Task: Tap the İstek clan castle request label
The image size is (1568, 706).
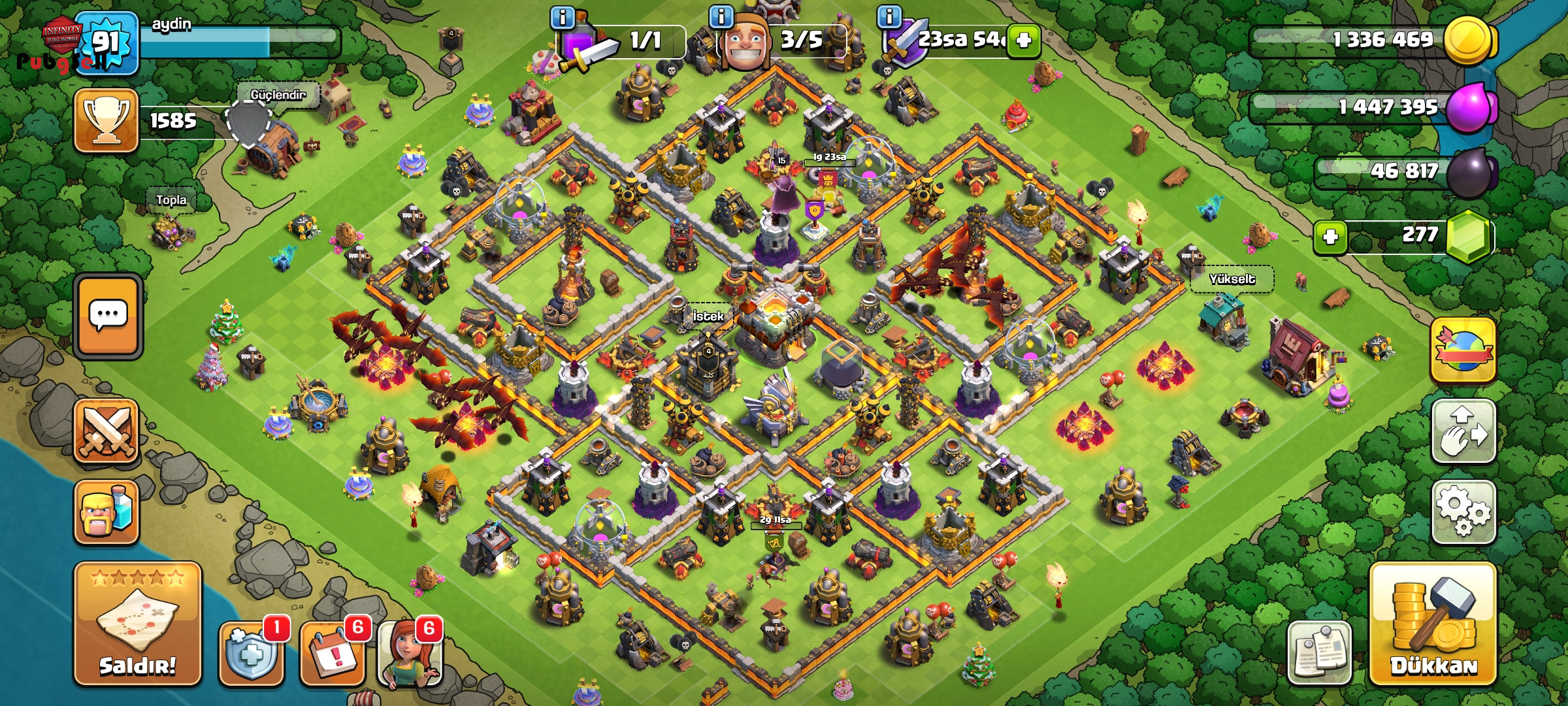Action: coord(708,316)
